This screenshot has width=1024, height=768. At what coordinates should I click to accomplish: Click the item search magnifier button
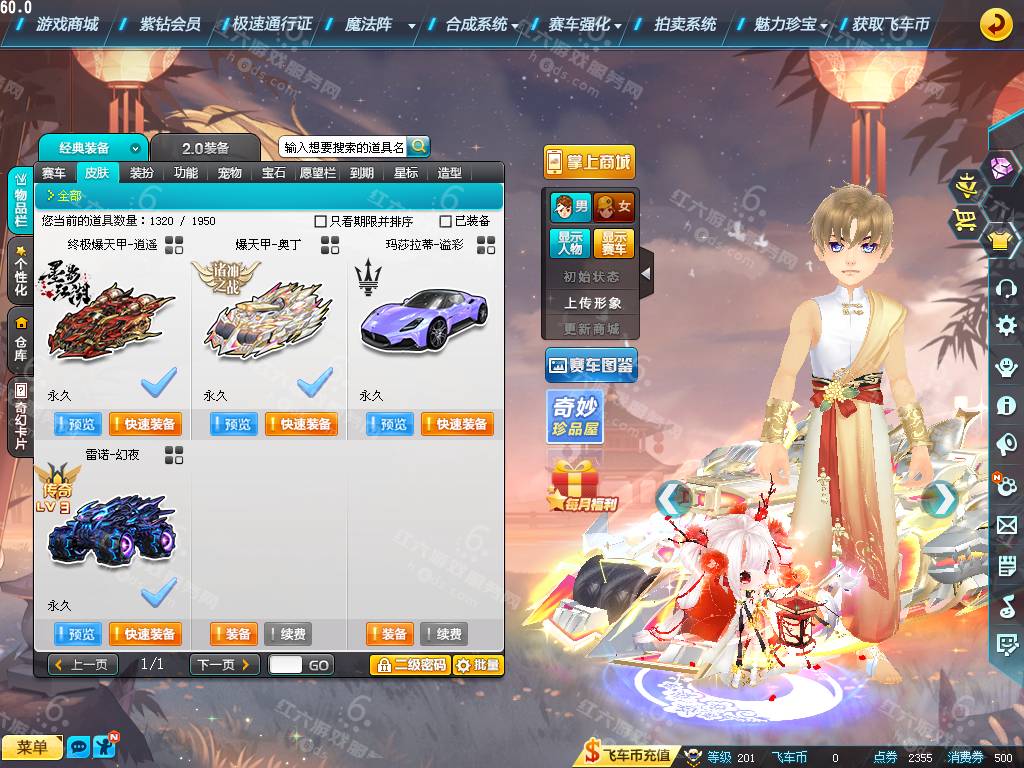pos(418,146)
